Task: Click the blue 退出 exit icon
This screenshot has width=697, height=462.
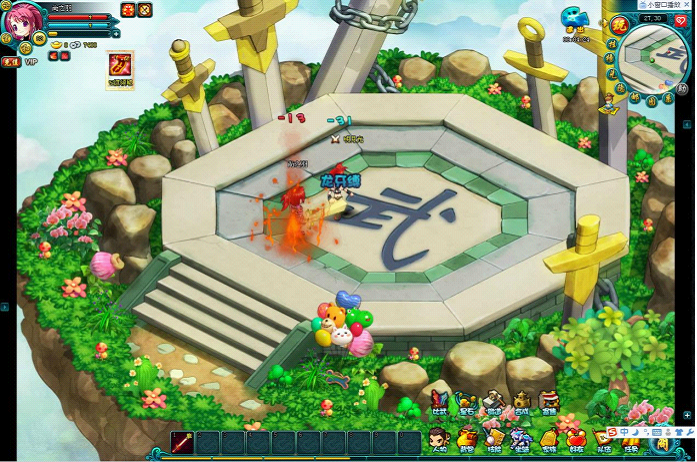Action: click(x=575, y=19)
